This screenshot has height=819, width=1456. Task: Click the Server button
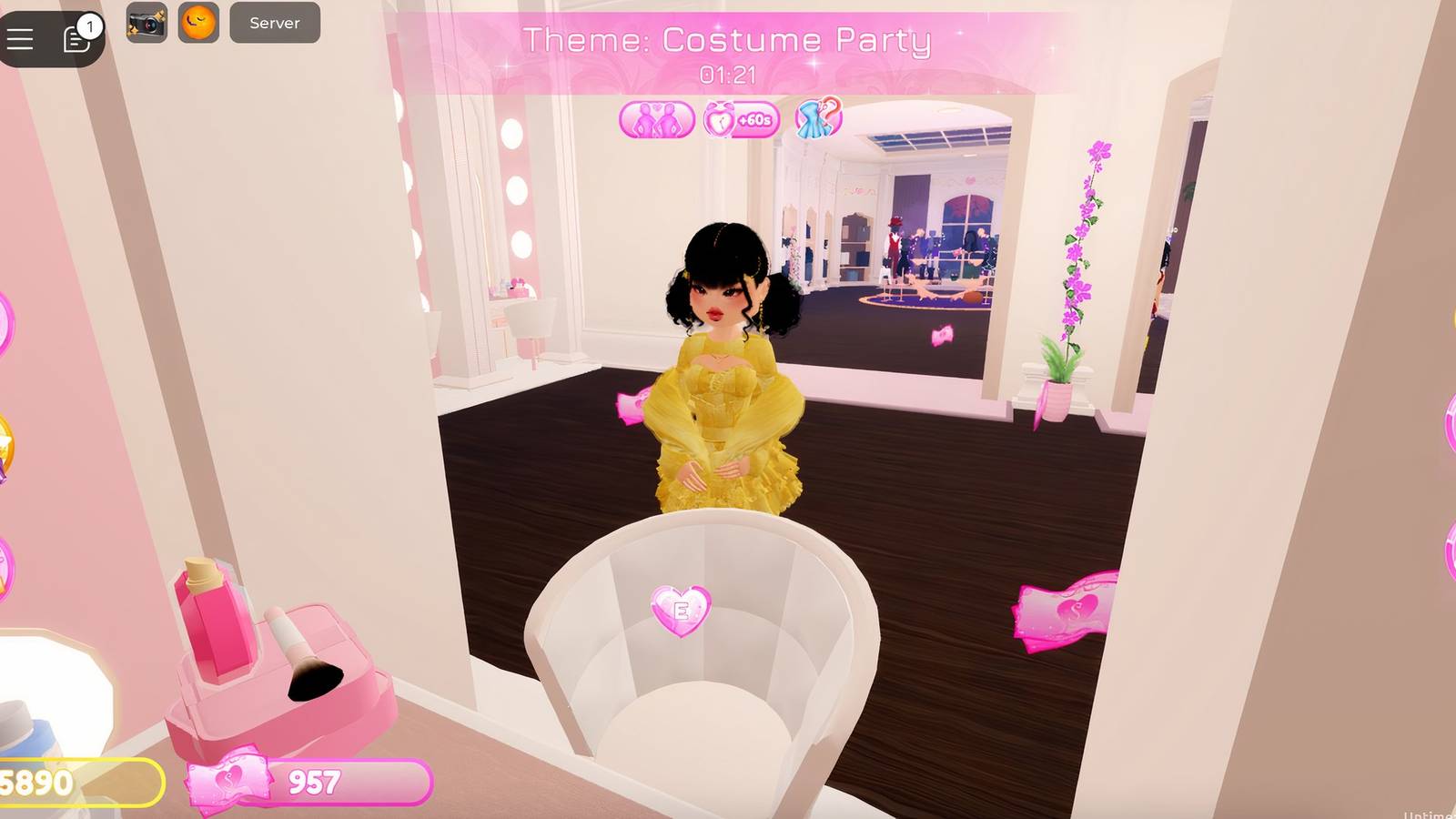tap(273, 24)
